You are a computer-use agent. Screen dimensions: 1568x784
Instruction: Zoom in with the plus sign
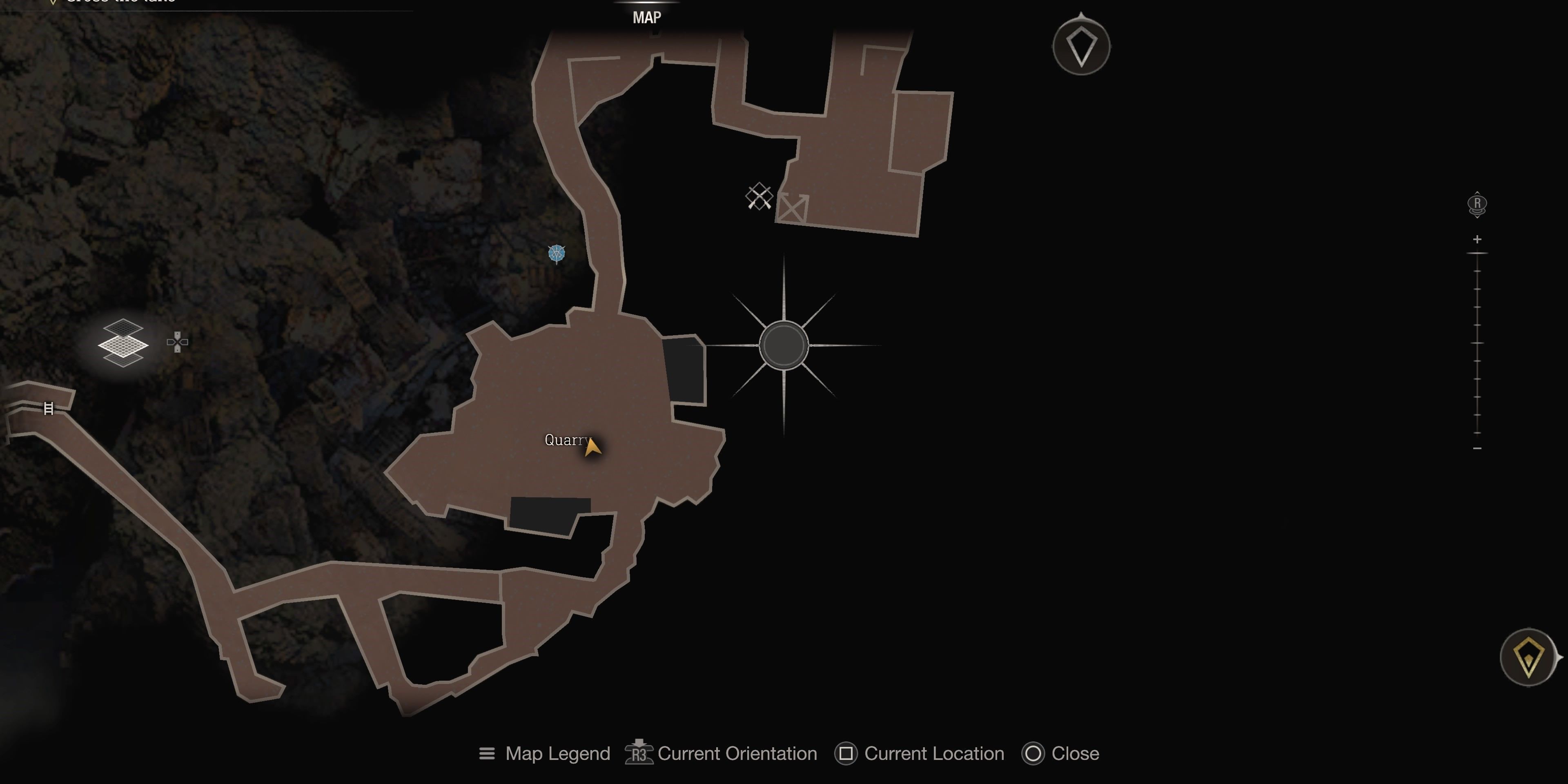(1477, 239)
